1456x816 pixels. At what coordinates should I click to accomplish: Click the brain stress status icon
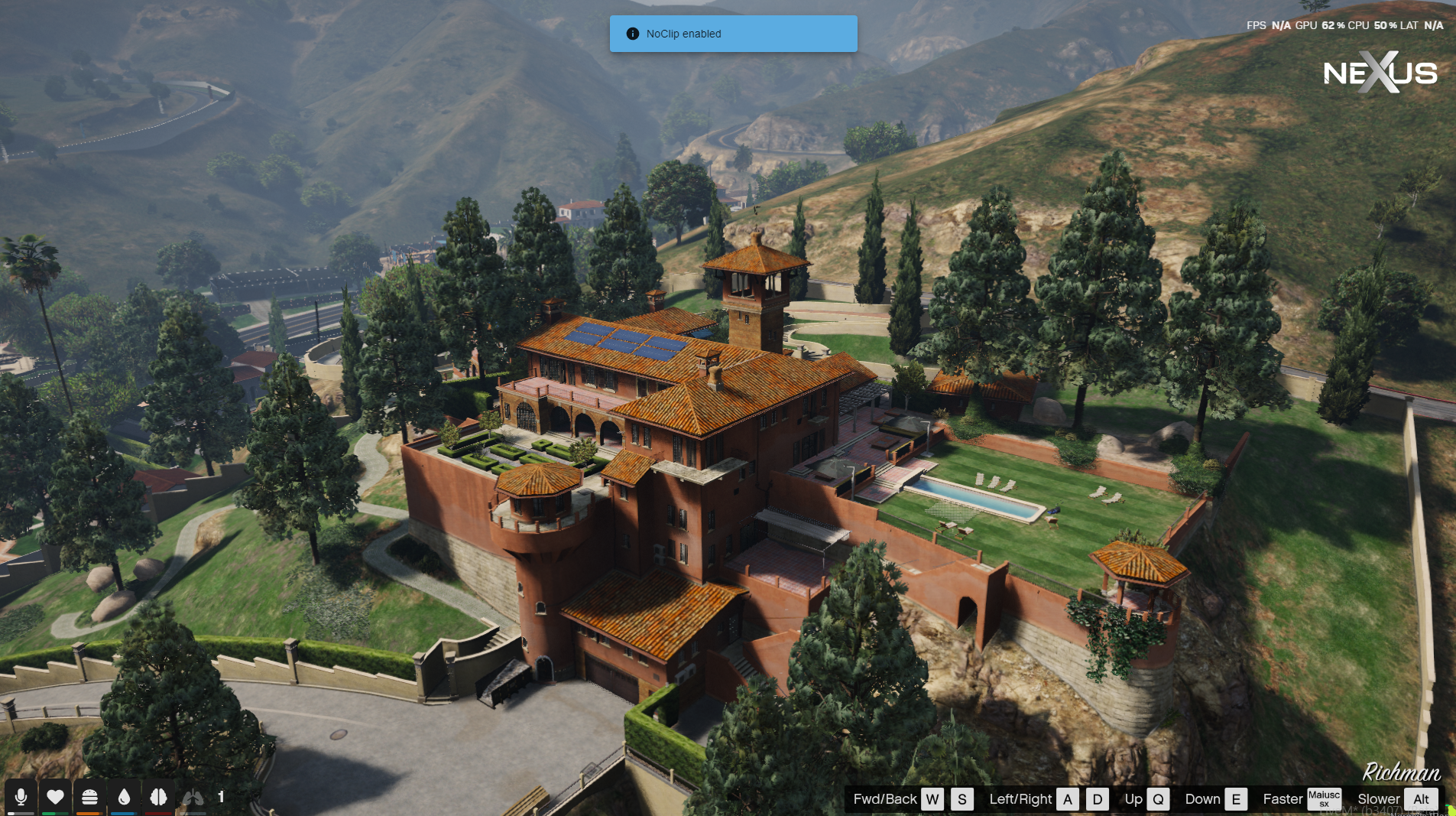158,797
